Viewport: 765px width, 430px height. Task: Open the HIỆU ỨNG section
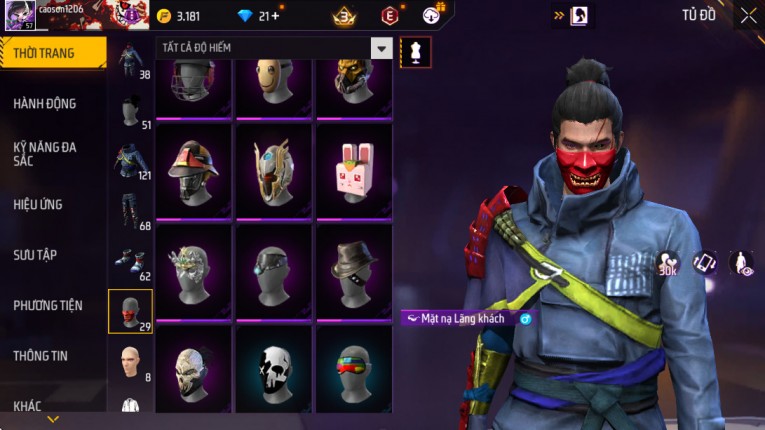click(x=38, y=204)
